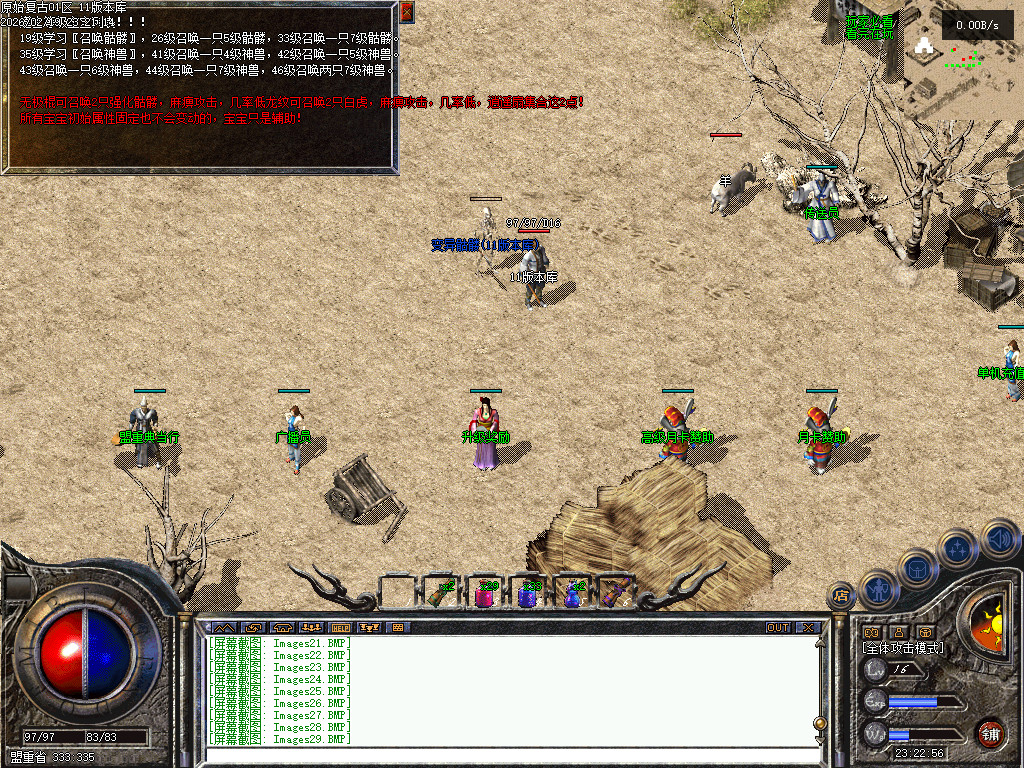The image size is (1024, 768).
Task: Click the chat text input field
Action: [x=510, y=756]
